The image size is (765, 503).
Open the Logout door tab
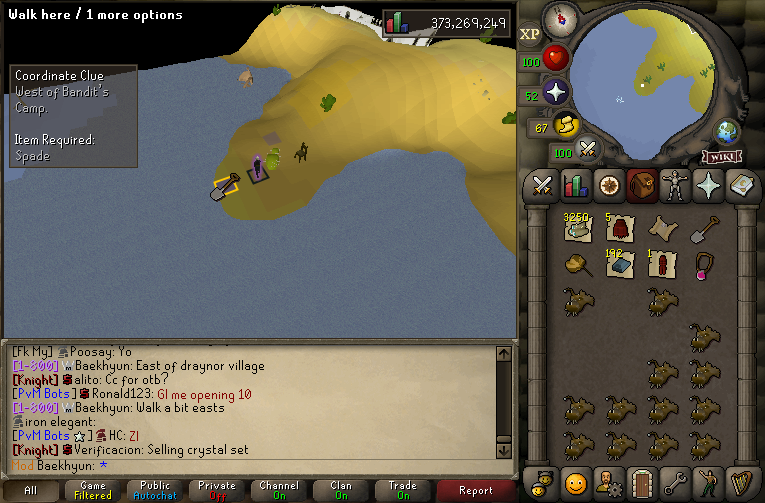[x=642, y=481]
